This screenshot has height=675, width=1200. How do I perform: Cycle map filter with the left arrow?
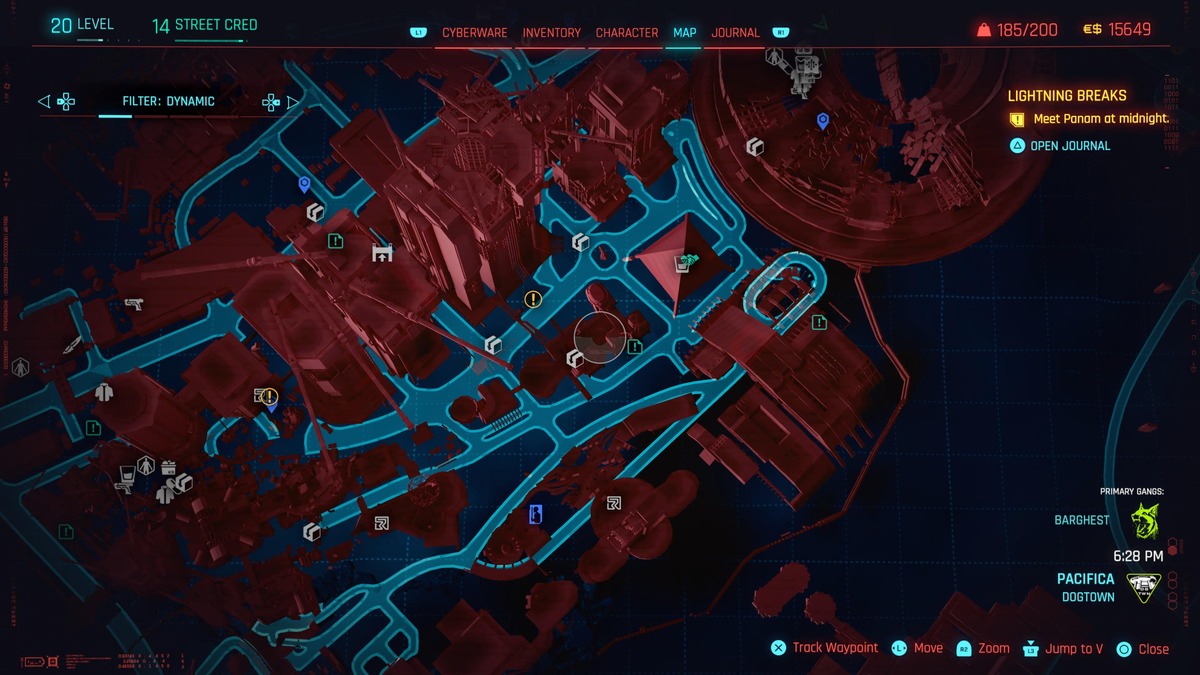pyautogui.click(x=43, y=101)
